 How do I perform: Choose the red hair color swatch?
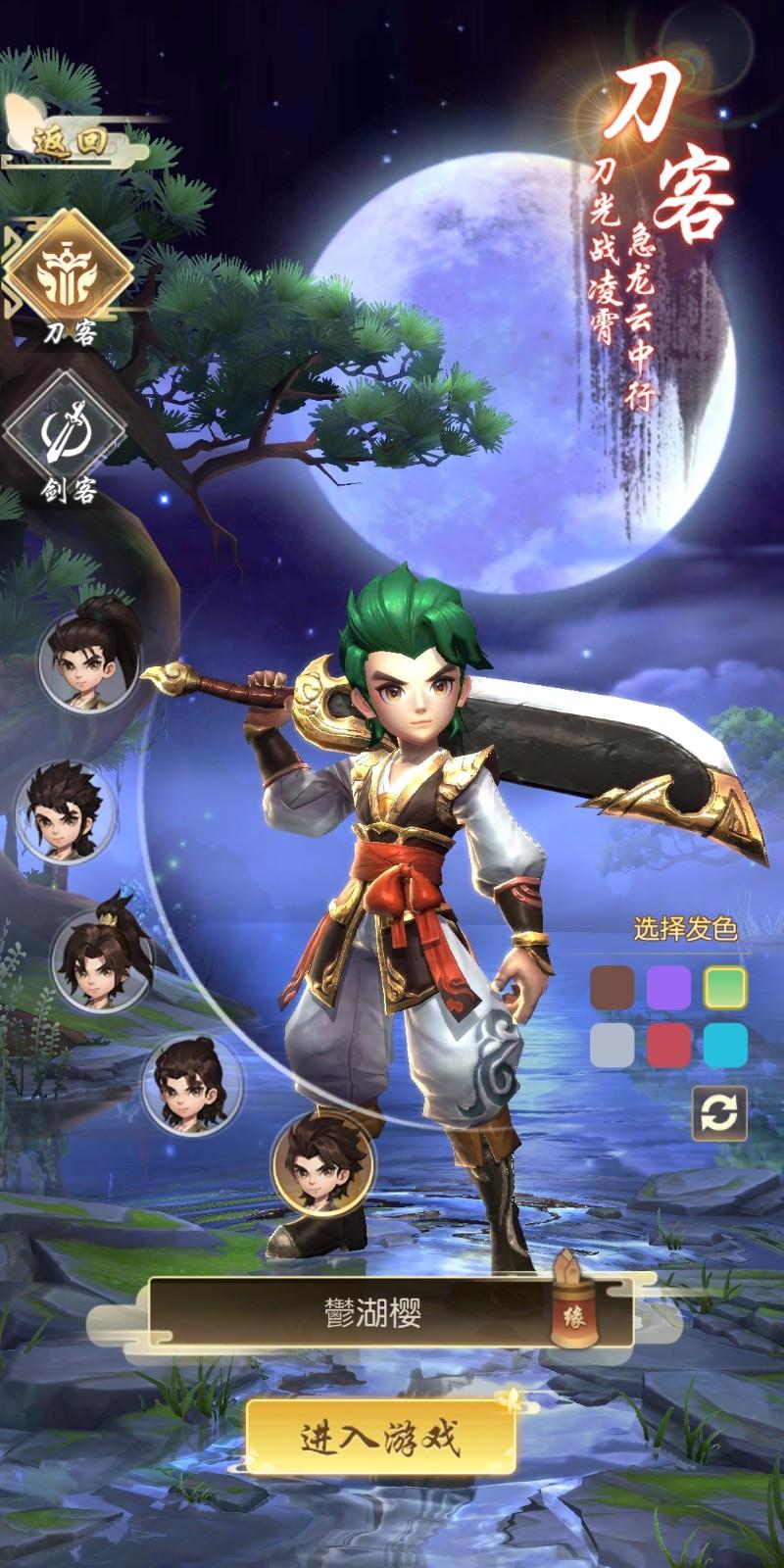point(668,1045)
